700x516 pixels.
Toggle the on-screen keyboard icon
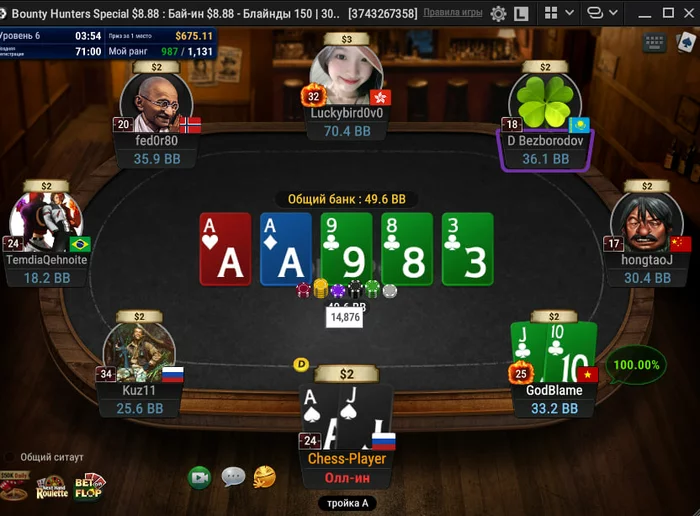coord(655,43)
